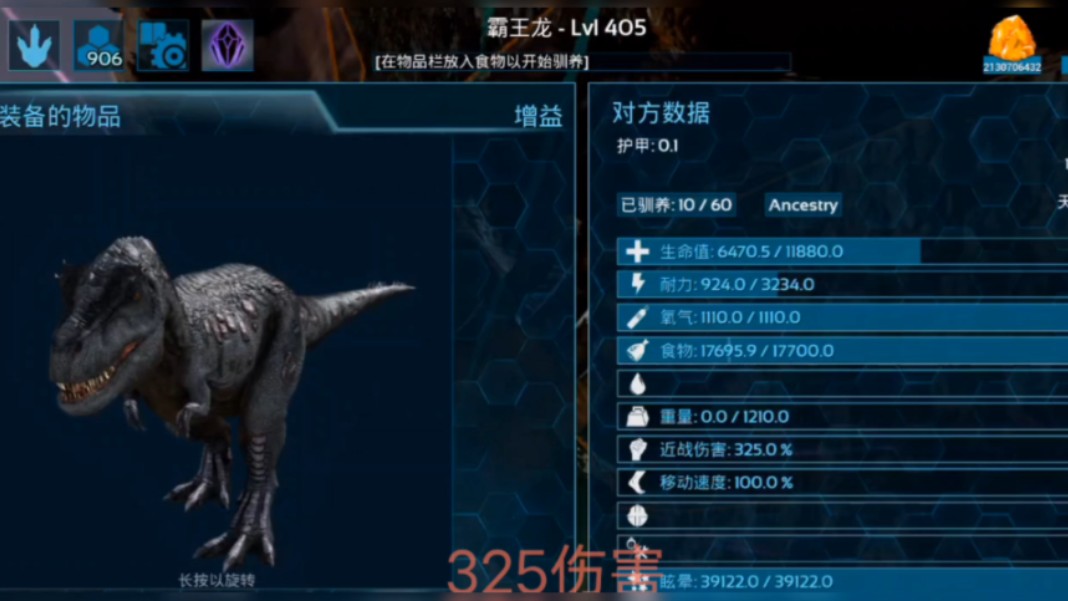Tap the orange amber currency icon
Viewport: 1068px width, 601px height.
[x=1011, y=40]
